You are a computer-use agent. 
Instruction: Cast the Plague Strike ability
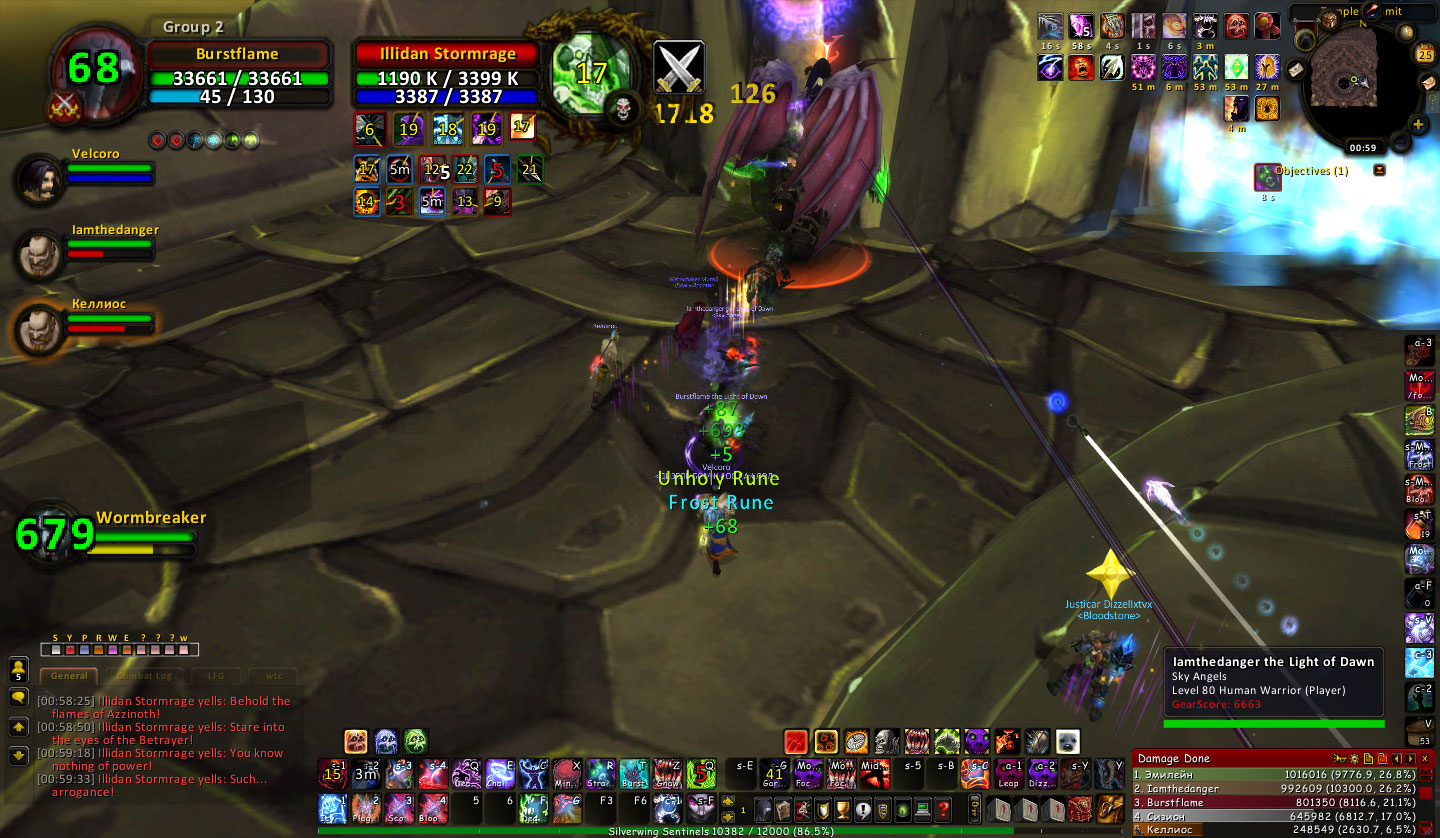click(x=365, y=807)
